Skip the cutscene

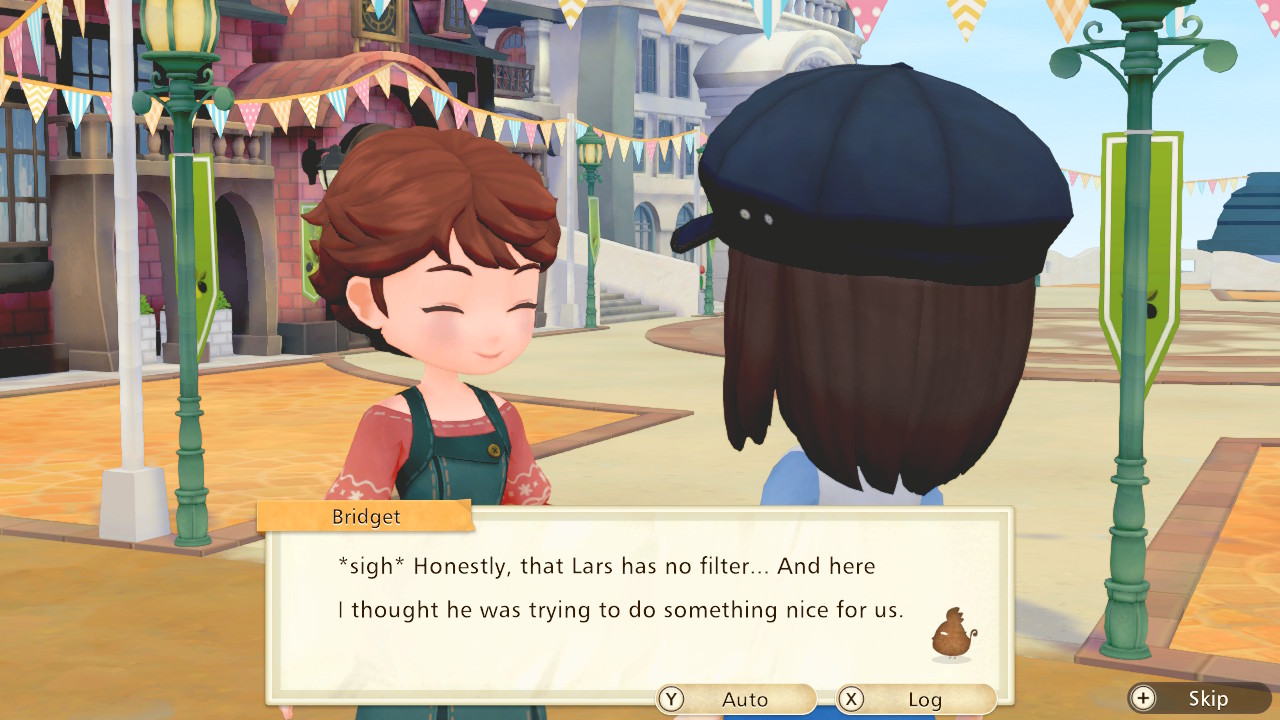[x=1198, y=698]
